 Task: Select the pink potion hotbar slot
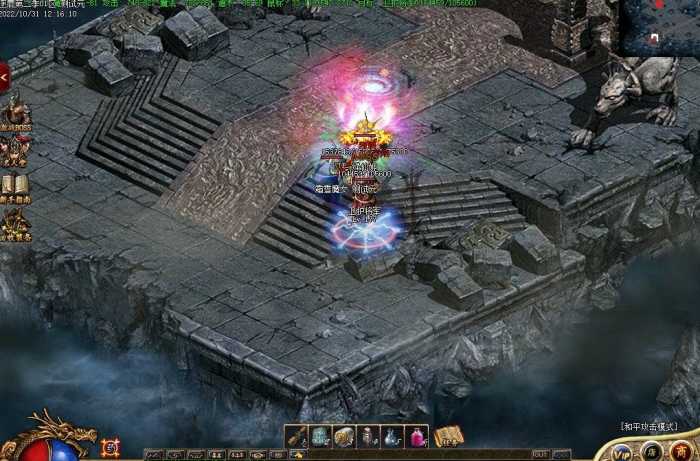click(x=417, y=437)
